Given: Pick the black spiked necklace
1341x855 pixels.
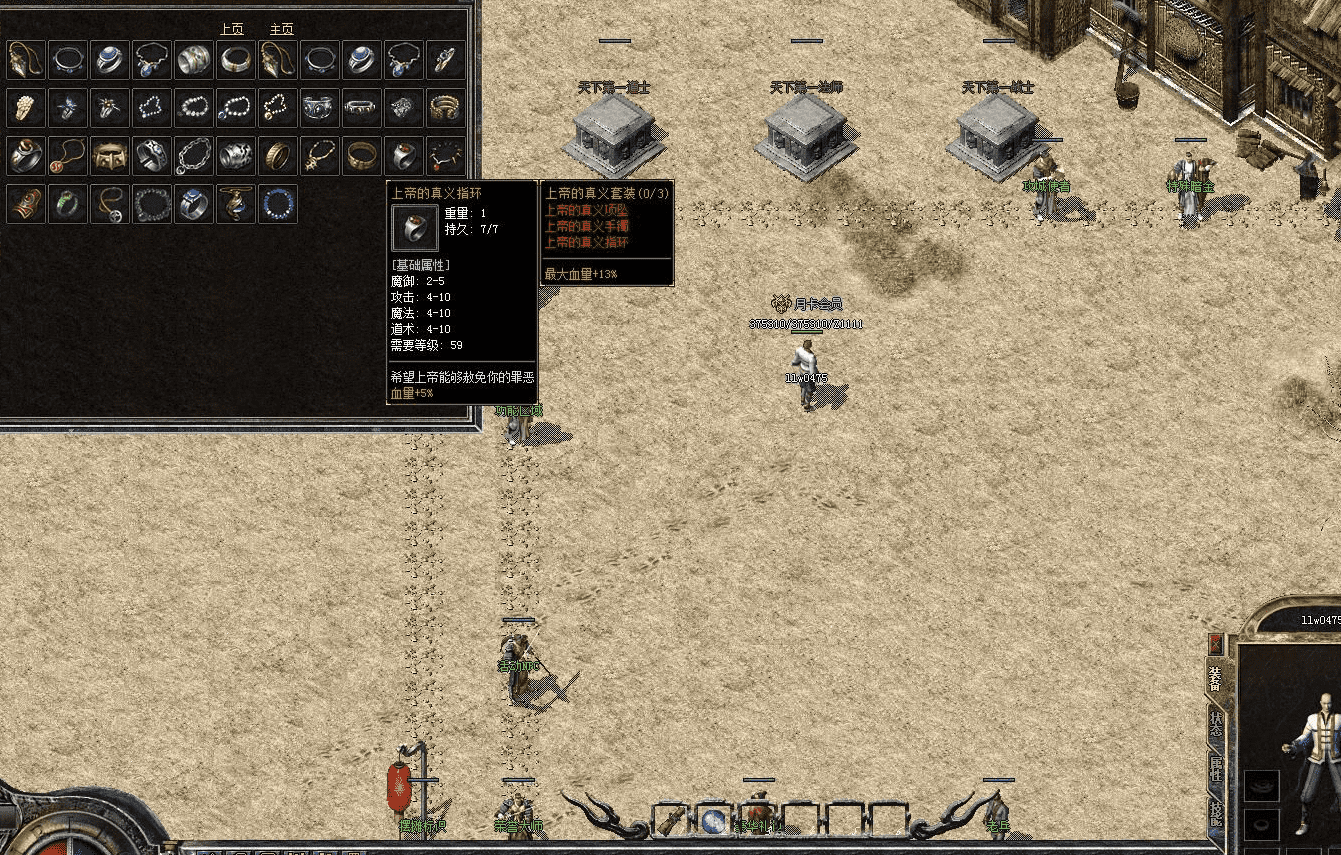Looking at the screenshot, I should [446, 156].
